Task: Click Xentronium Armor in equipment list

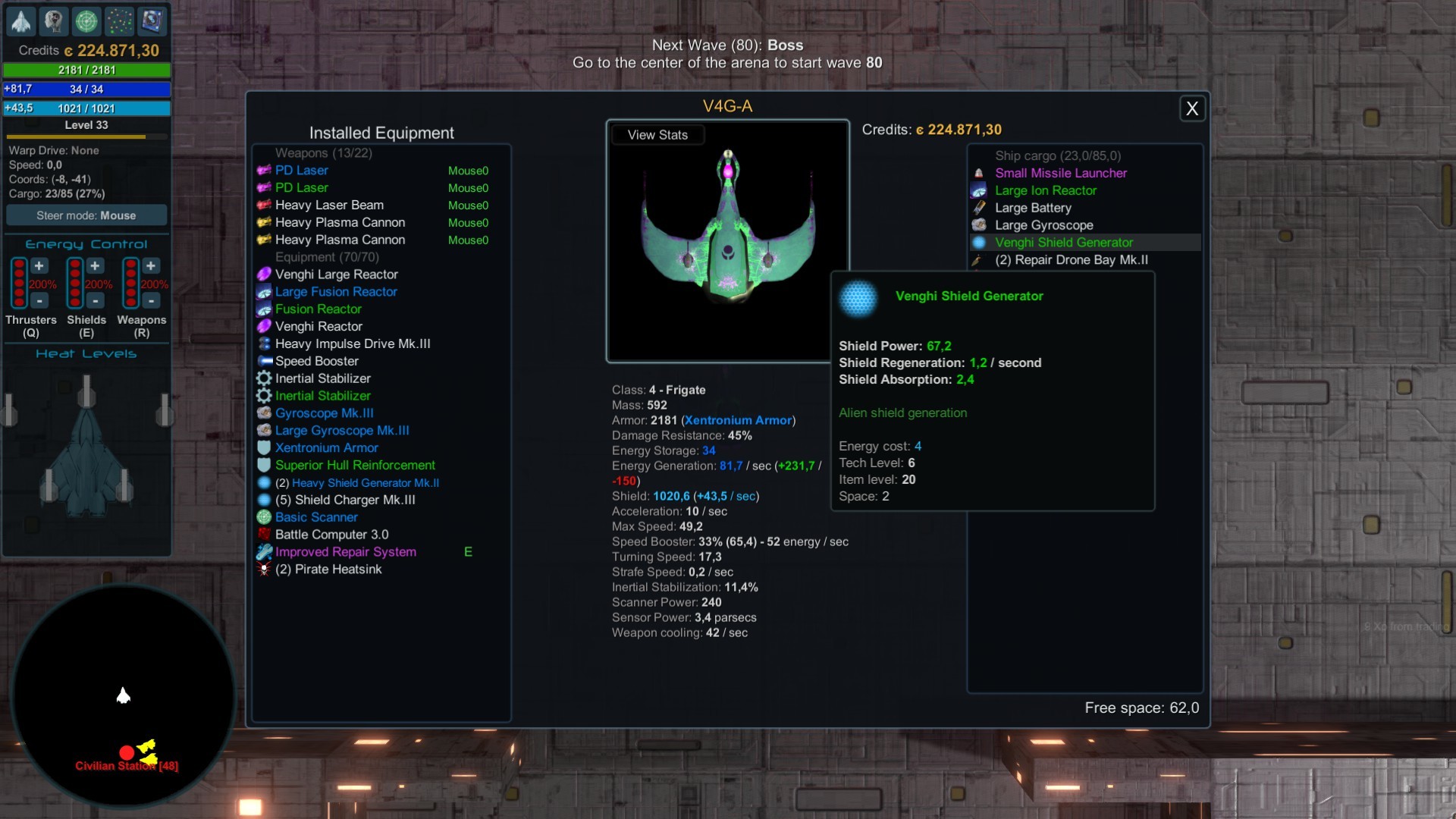Action: 326,448
